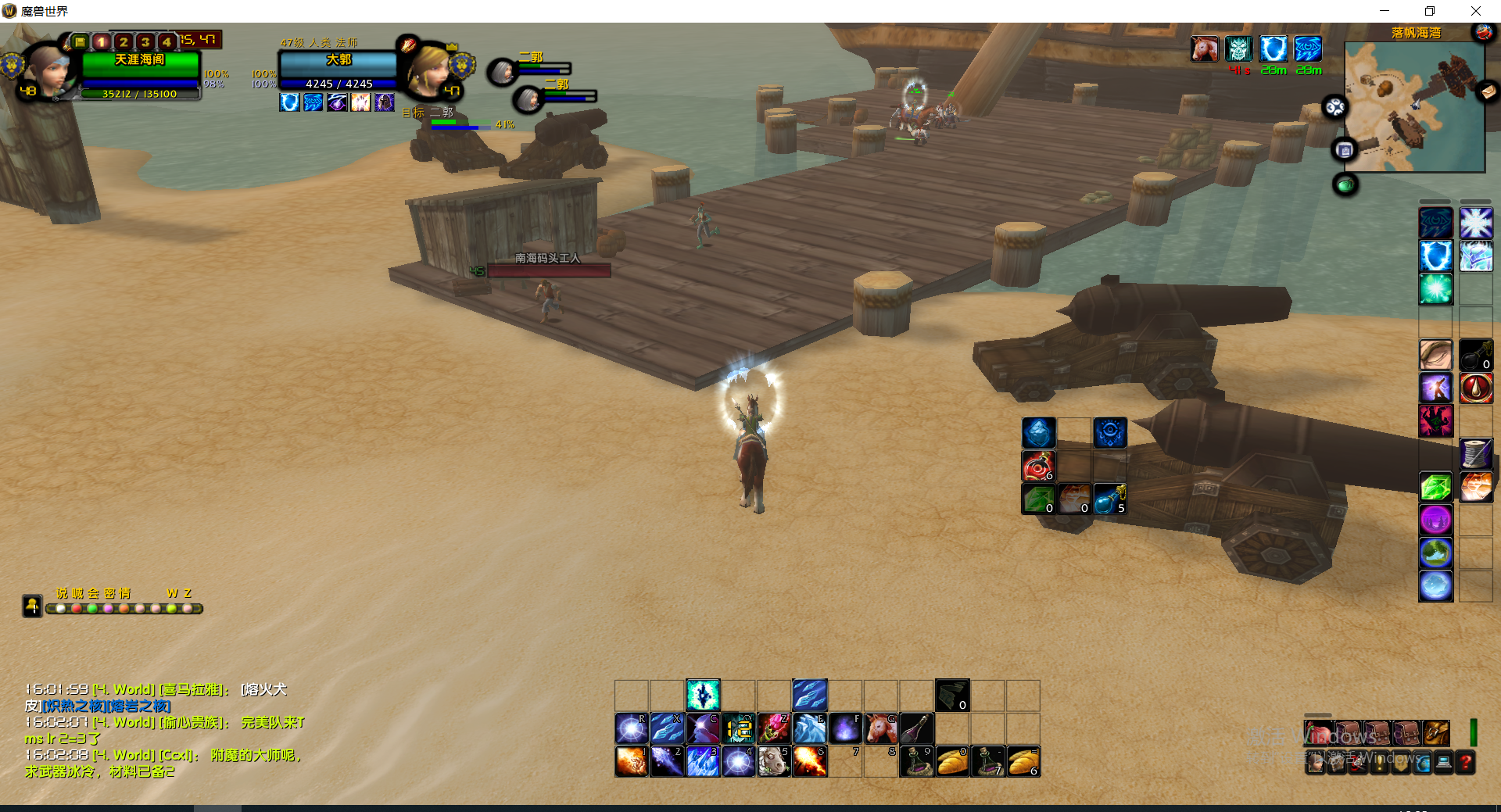Use the green gem item in right bar
This screenshot has width=1501, height=812.
[x=1435, y=488]
